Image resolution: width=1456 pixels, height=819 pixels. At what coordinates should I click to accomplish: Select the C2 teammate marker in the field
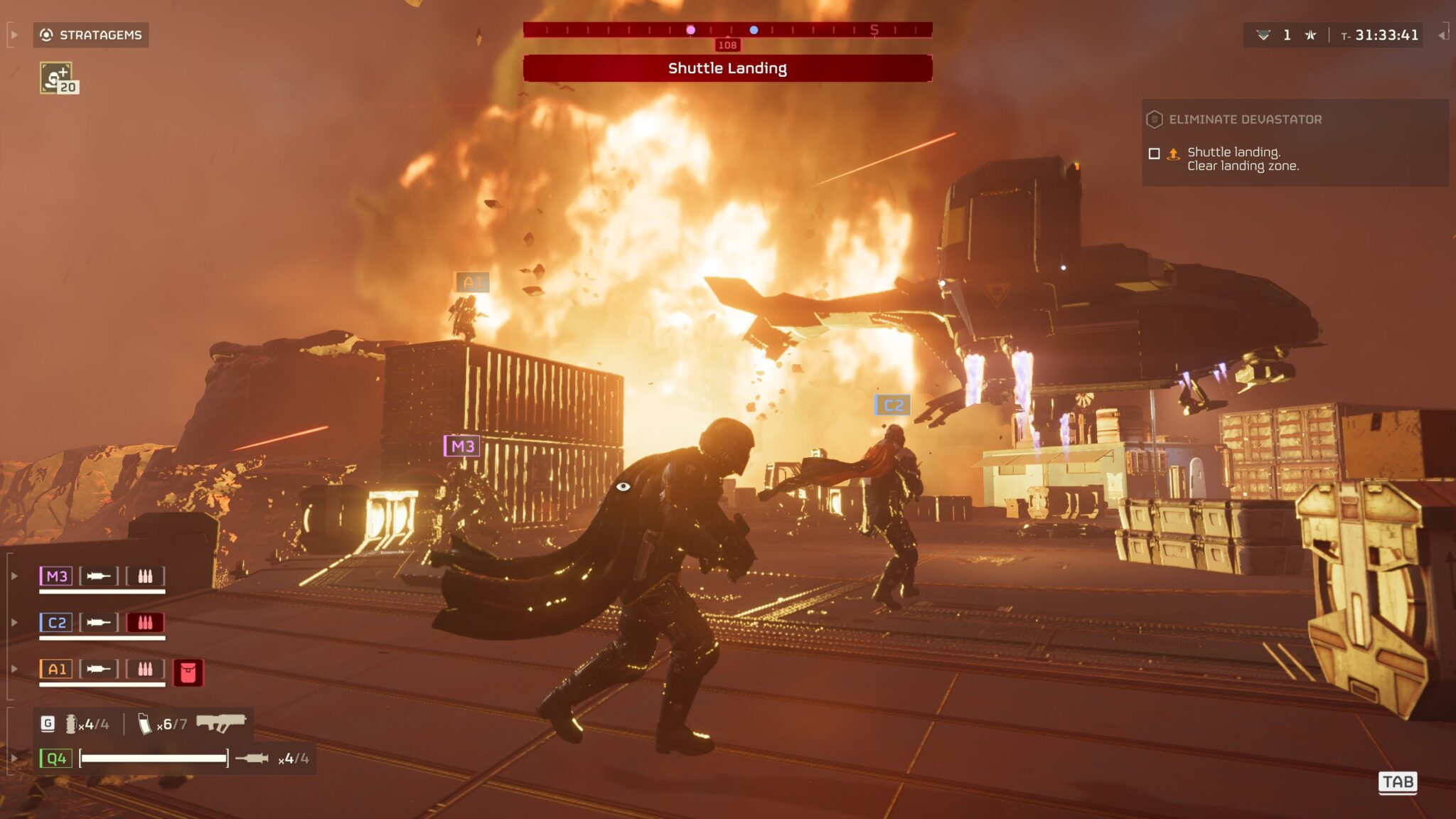(x=892, y=405)
